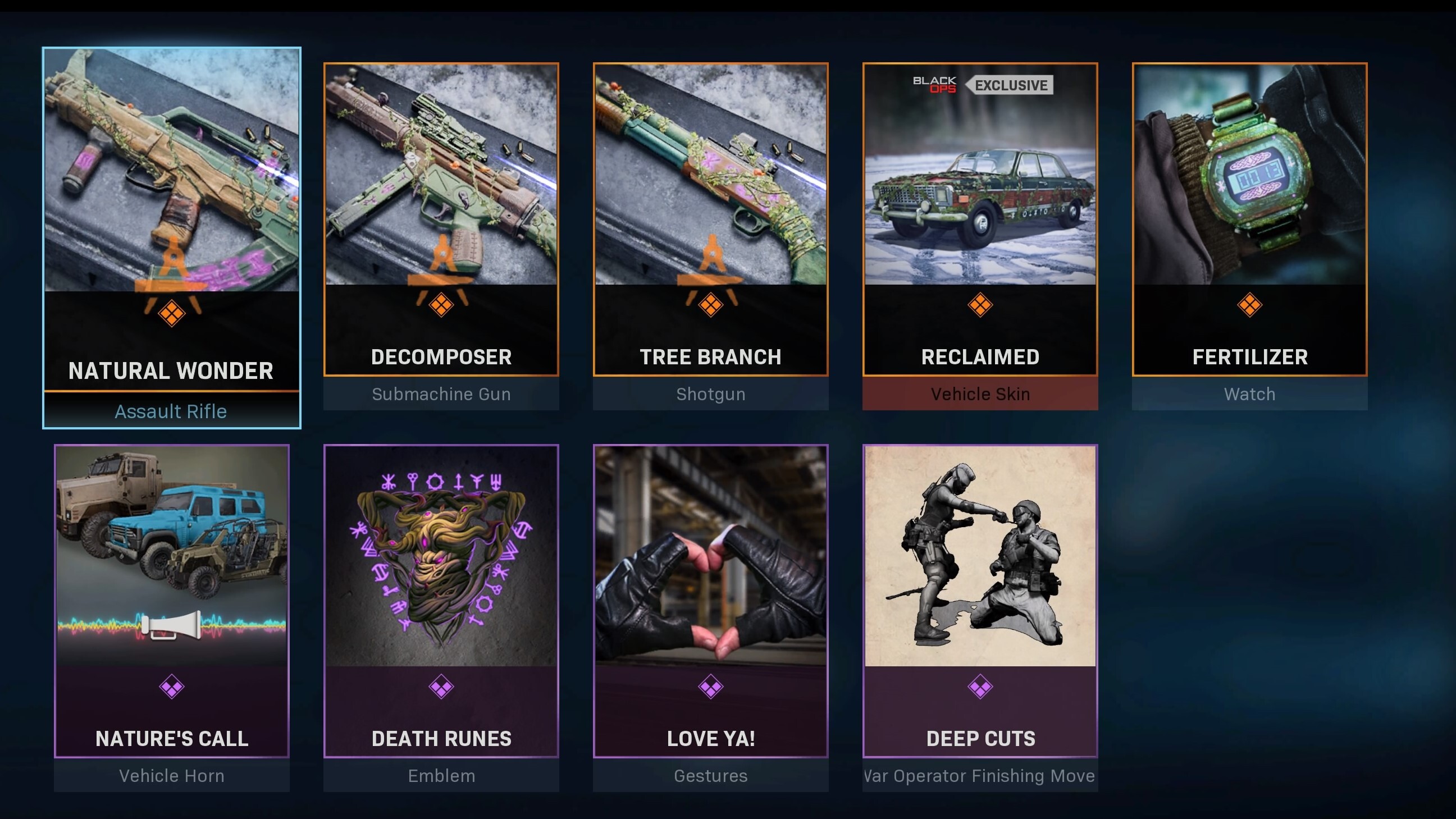
Task: Select the Natural Wonder assault rifle card
Action: (x=171, y=237)
